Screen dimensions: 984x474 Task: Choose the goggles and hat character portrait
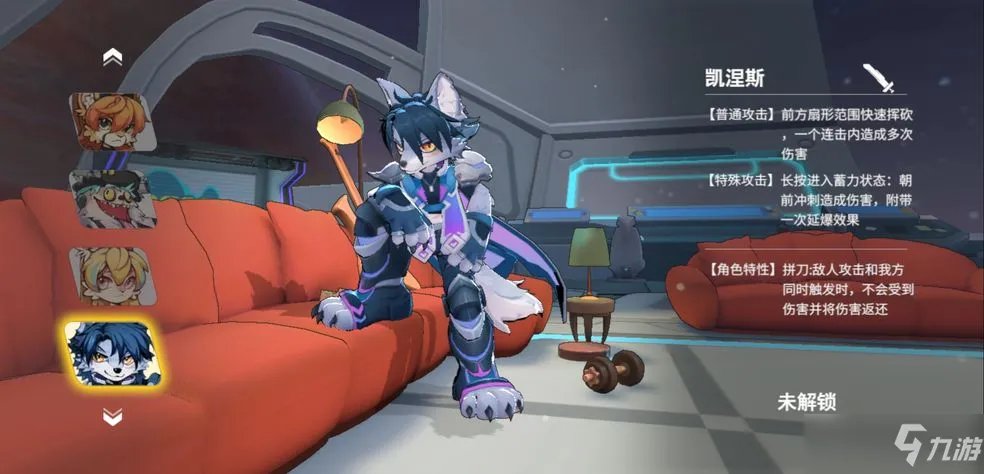[112, 198]
